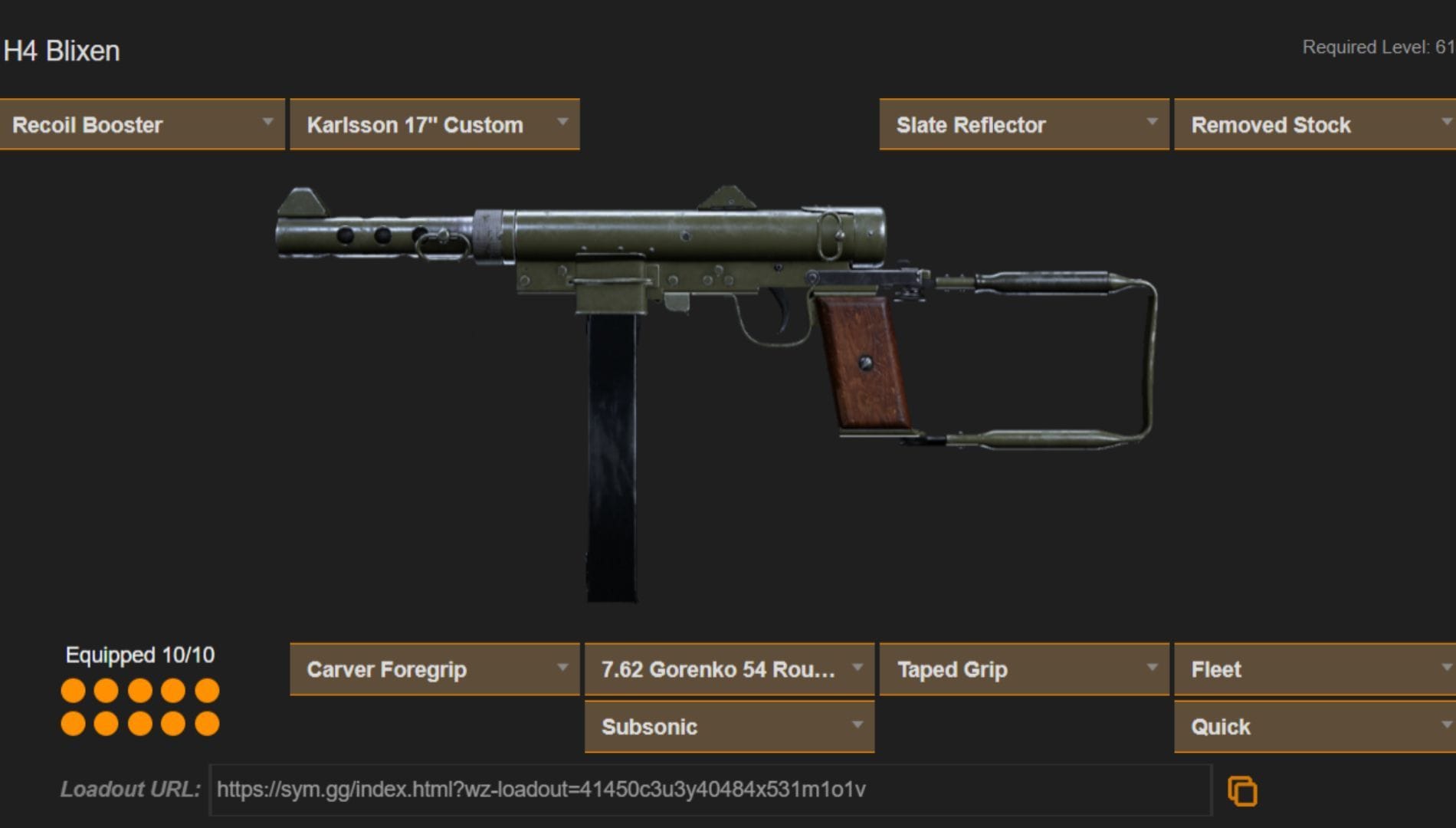Copy the loadout URL using the copy icon
The image size is (1456, 828).
click(x=1244, y=790)
